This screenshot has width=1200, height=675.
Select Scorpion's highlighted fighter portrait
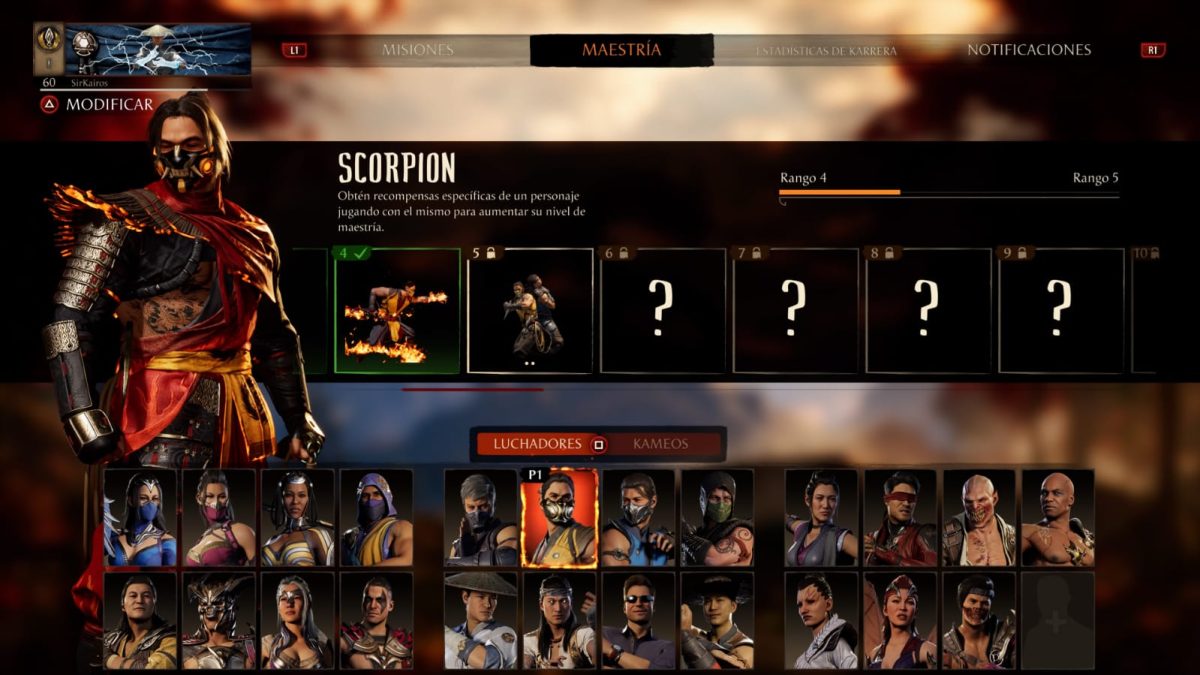(560, 518)
